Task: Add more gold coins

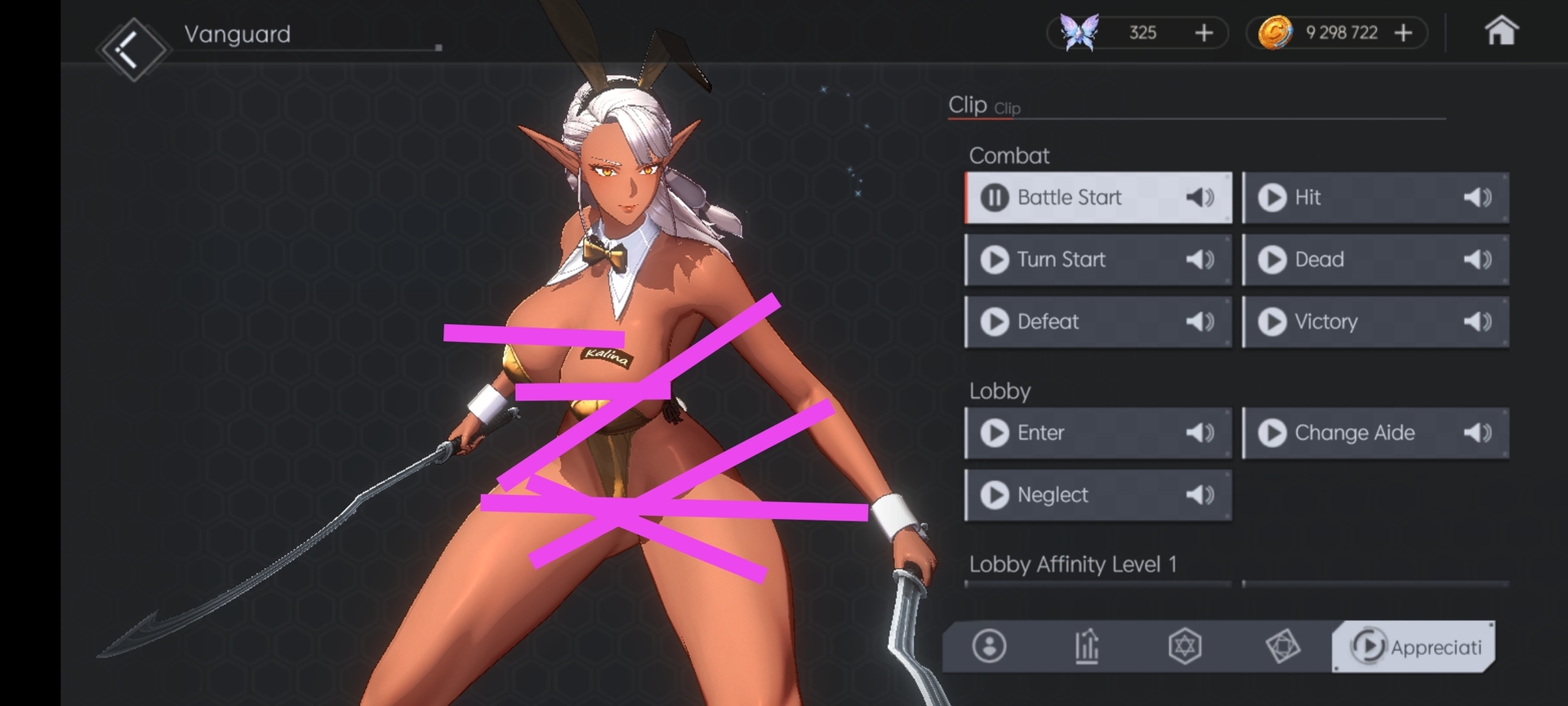Action: (x=1403, y=33)
